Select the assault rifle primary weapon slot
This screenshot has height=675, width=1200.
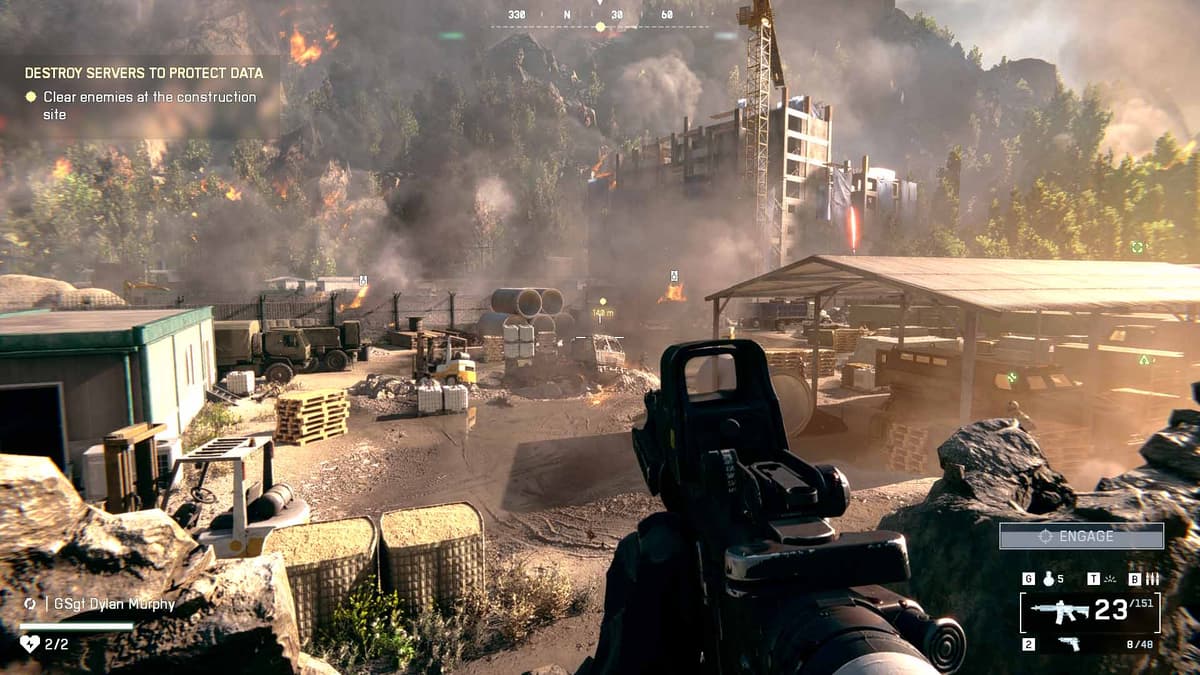(x=1060, y=611)
